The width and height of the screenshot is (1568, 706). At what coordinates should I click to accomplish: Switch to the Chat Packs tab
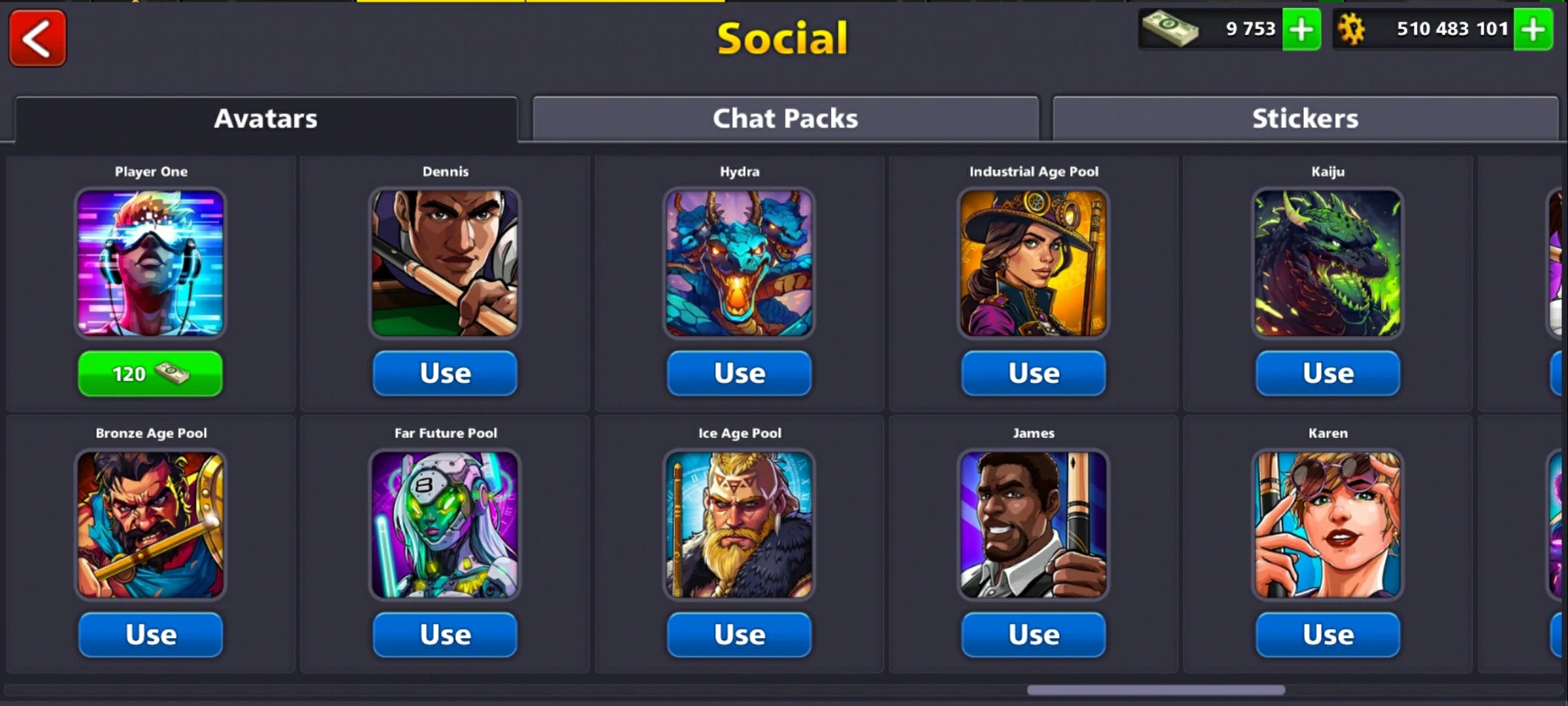pyautogui.click(x=784, y=118)
